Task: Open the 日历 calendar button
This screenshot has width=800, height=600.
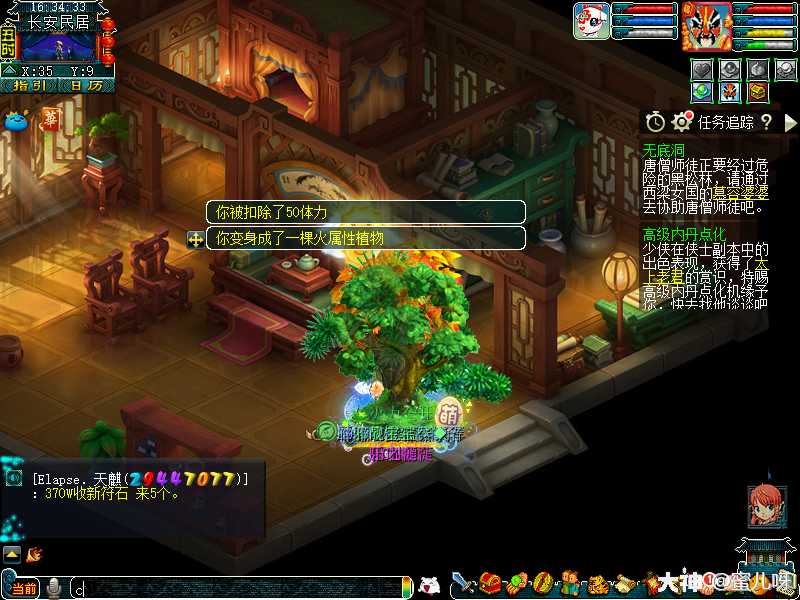Action: click(x=85, y=86)
